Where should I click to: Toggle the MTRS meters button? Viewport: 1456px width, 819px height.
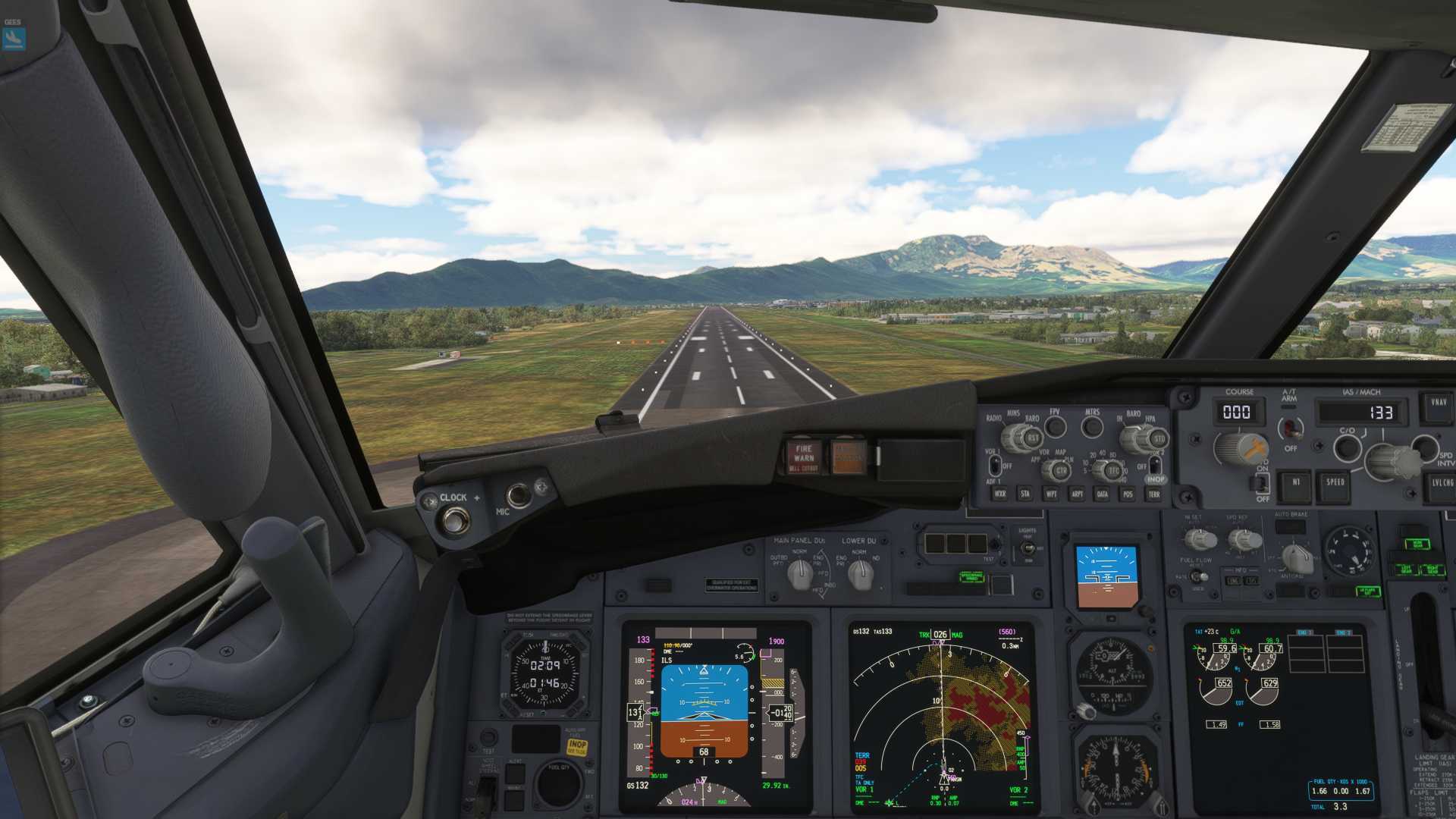1092,427
